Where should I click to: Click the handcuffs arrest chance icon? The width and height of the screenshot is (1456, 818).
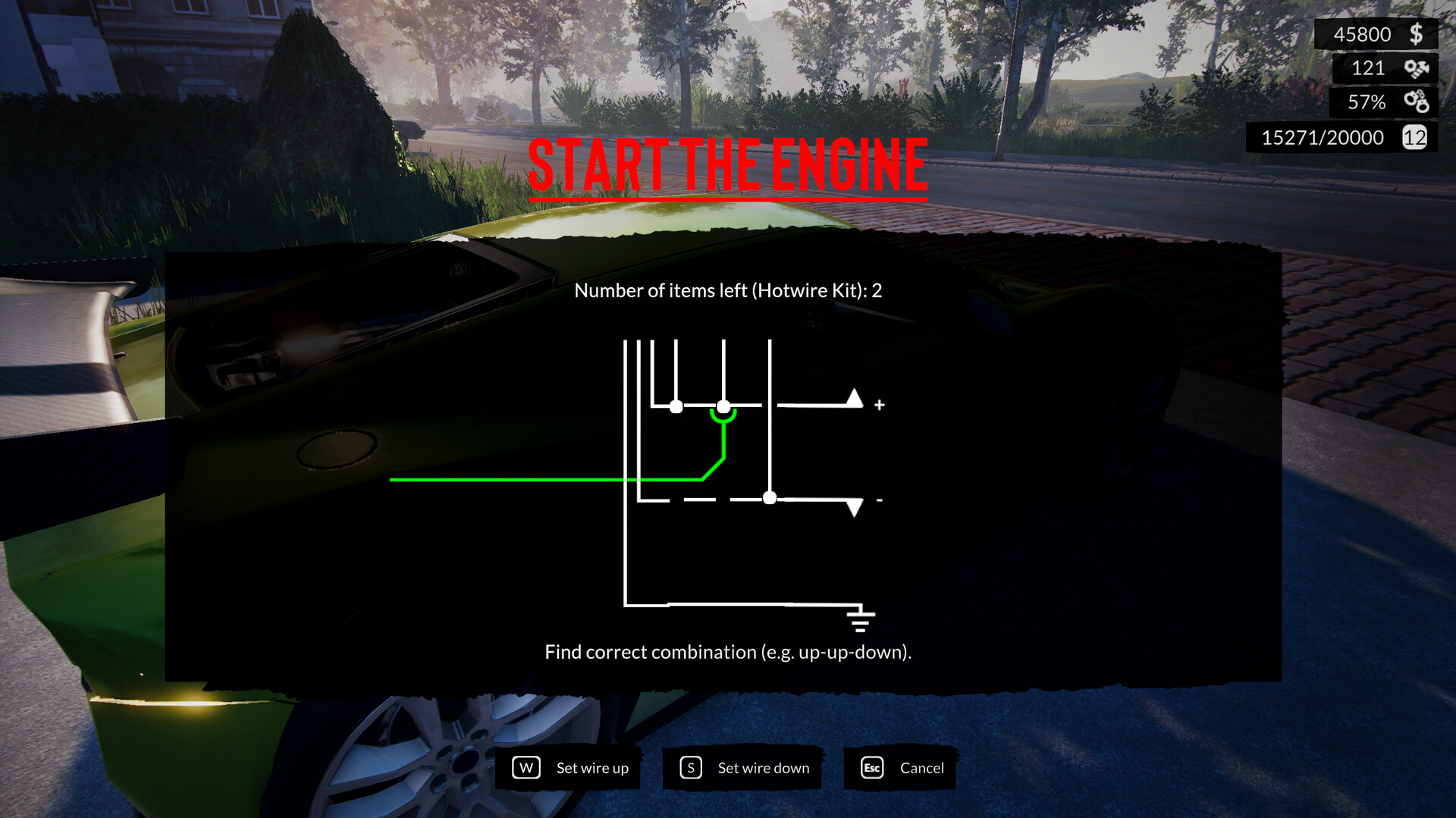[1417, 102]
